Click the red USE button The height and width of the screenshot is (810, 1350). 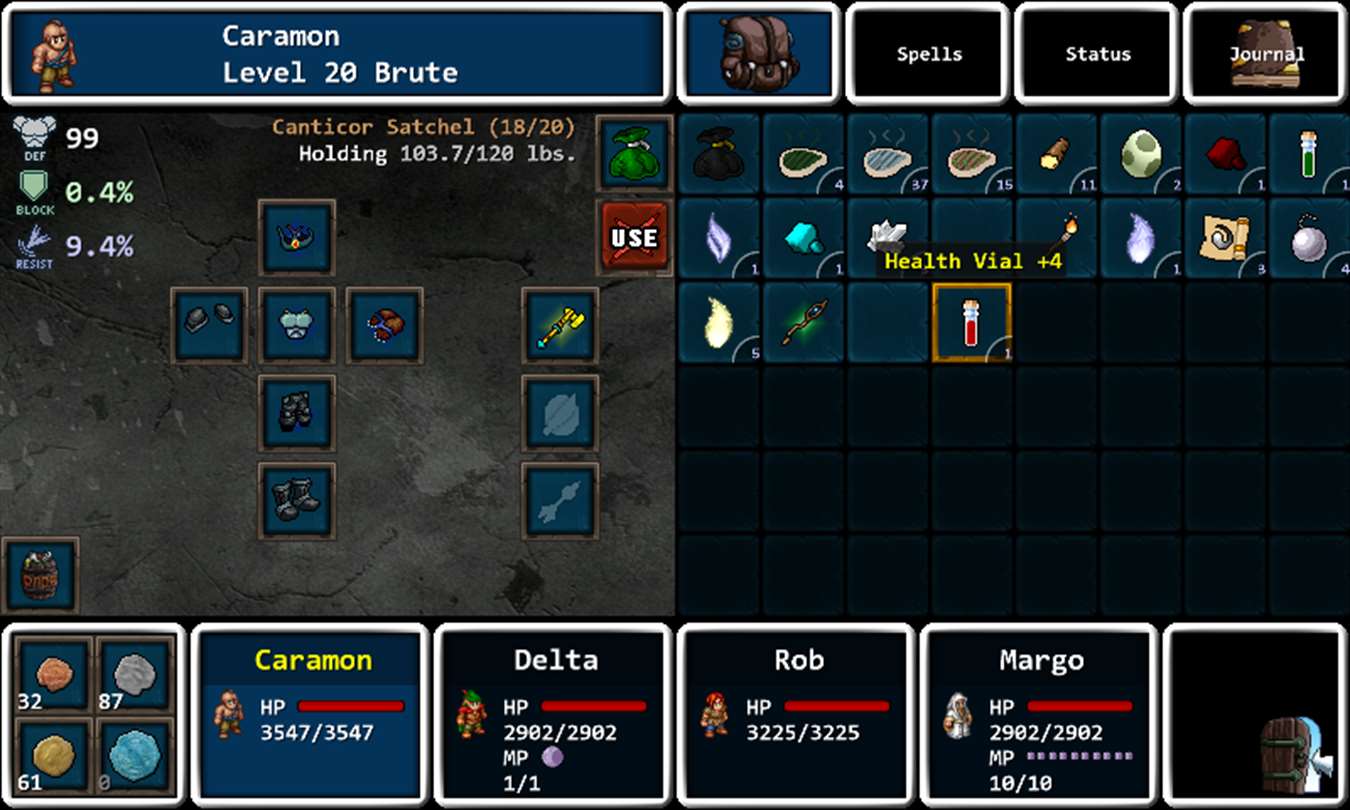click(634, 238)
